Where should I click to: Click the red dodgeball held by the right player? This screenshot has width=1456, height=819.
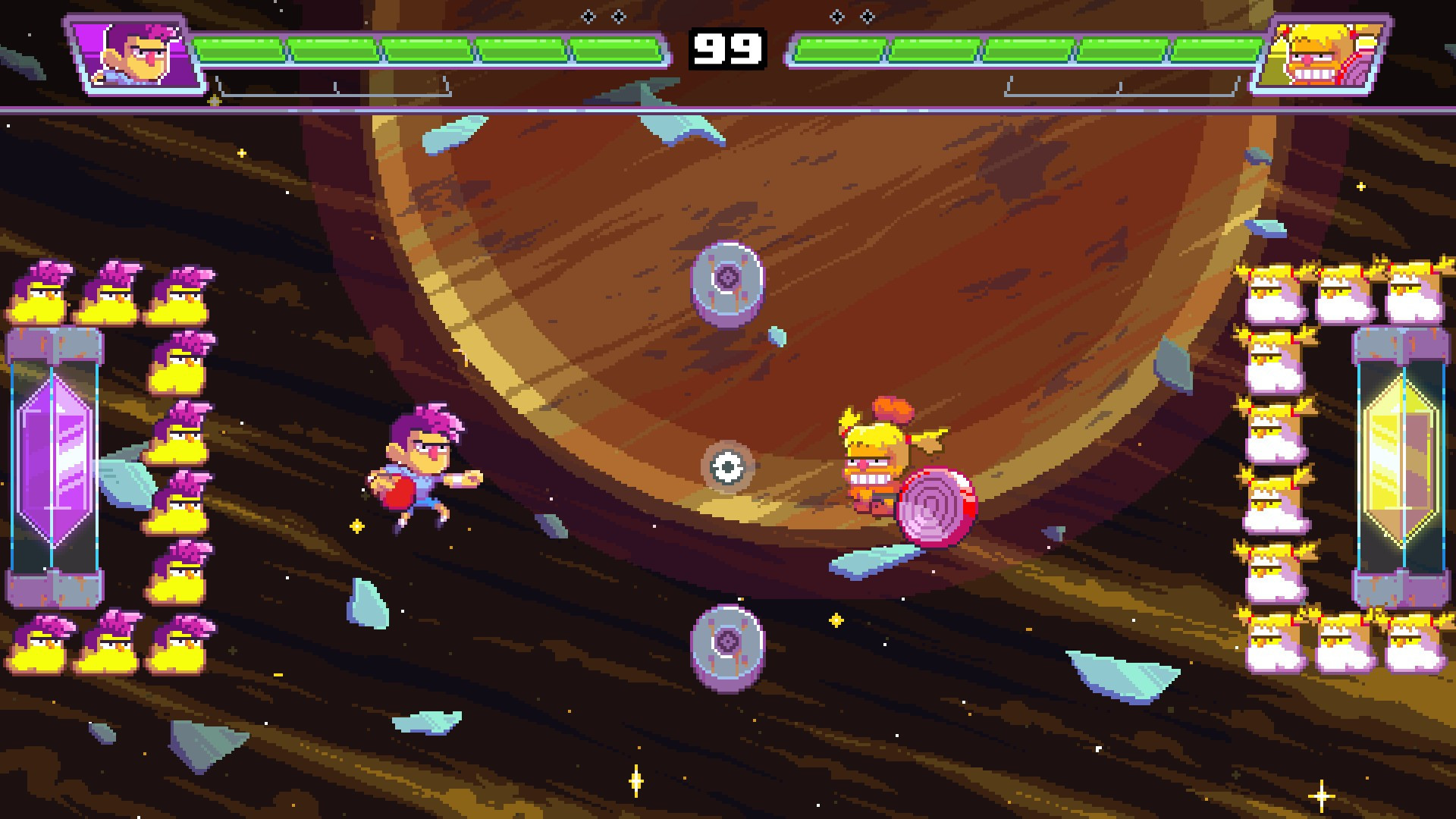coord(934,506)
